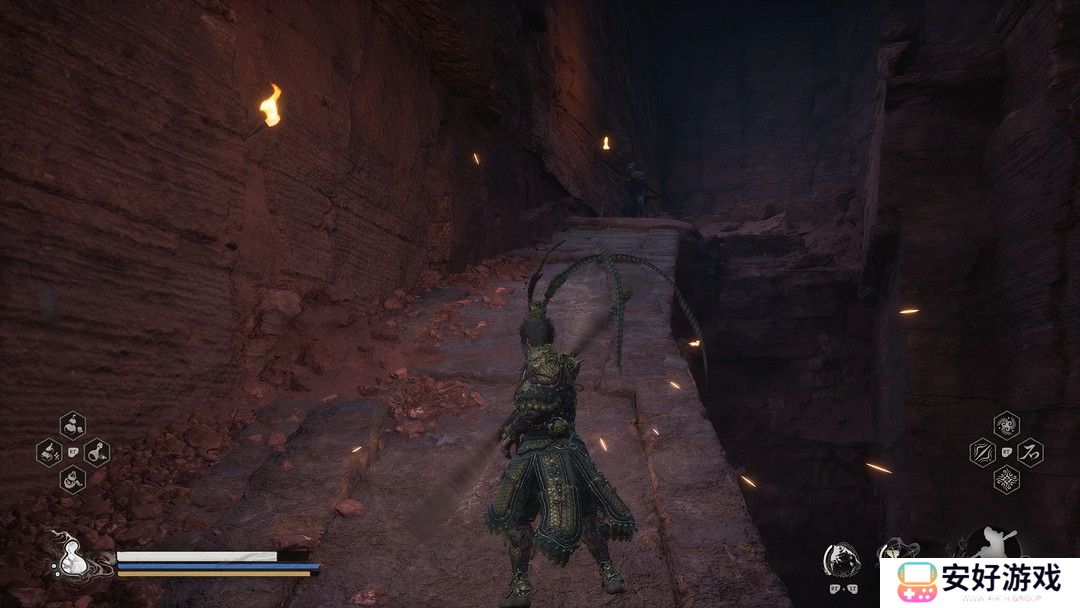Select the monkey-with-staff stance emblem

(x=990, y=545)
